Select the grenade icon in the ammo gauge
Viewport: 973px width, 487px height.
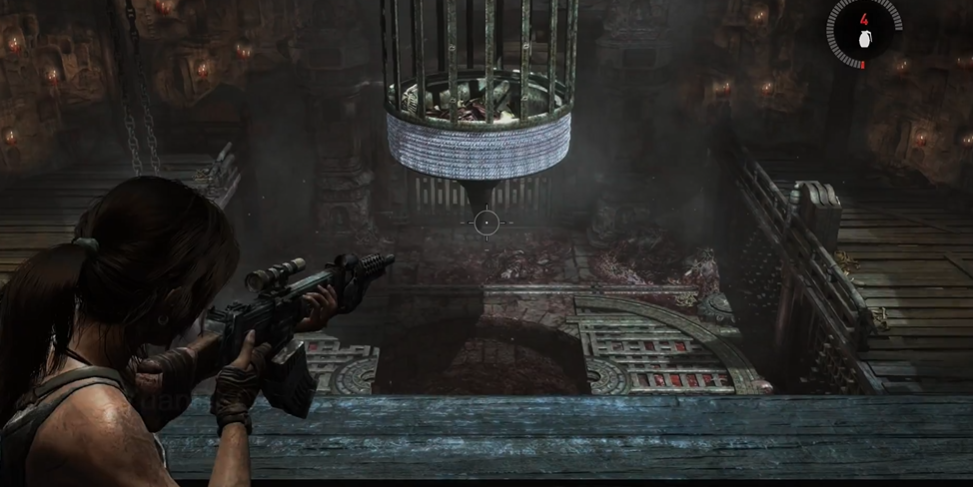pyautogui.click(x=865, y=40)
